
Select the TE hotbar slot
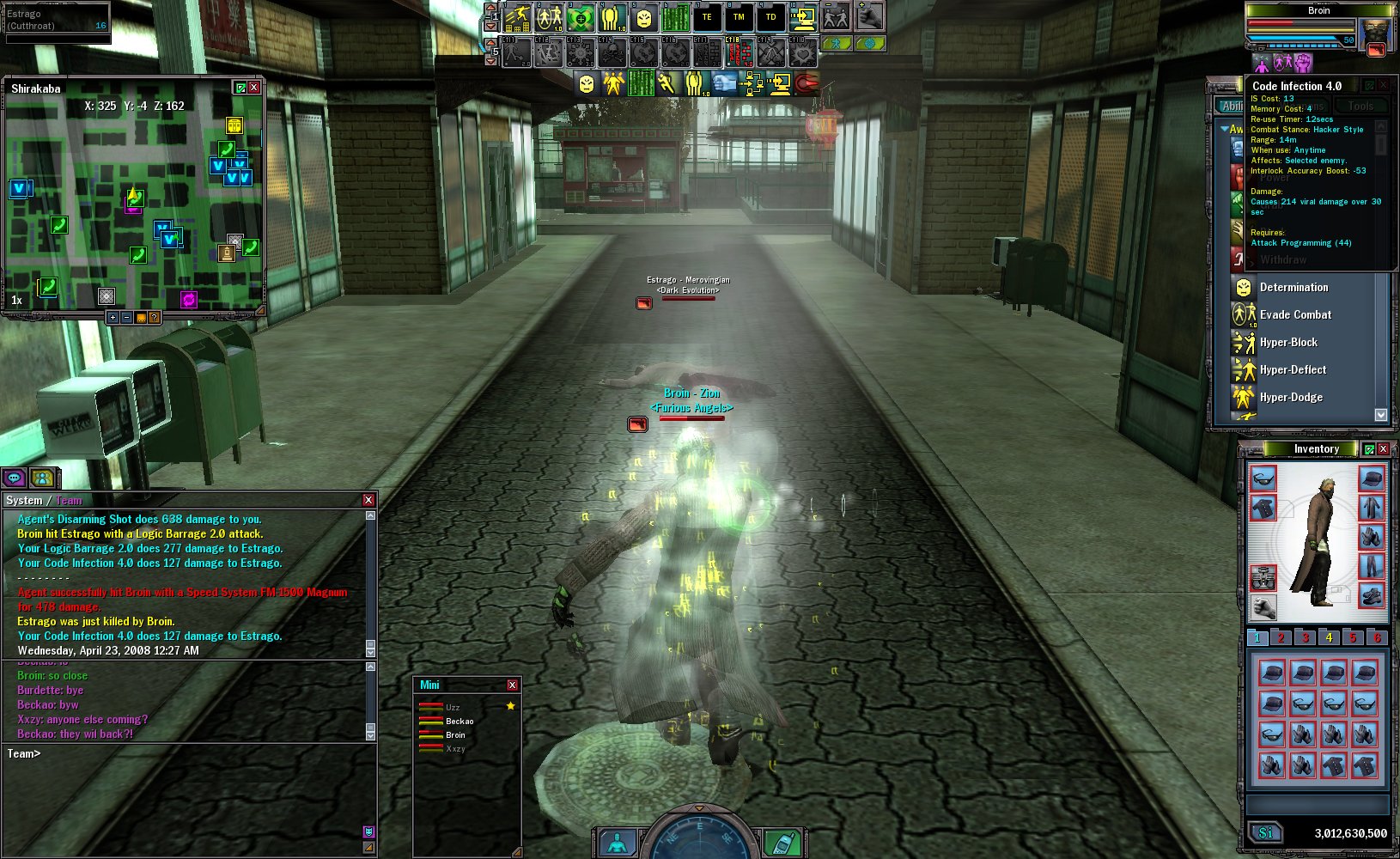tap(707, 17)
